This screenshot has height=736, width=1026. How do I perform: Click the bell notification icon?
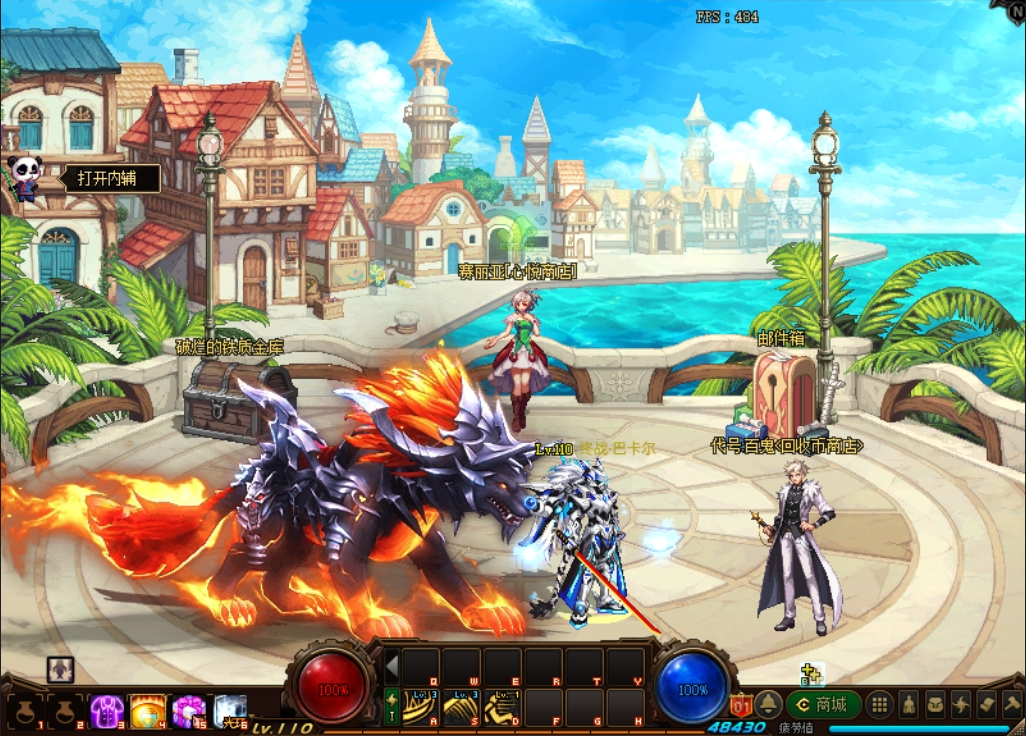tap(767, 704)
